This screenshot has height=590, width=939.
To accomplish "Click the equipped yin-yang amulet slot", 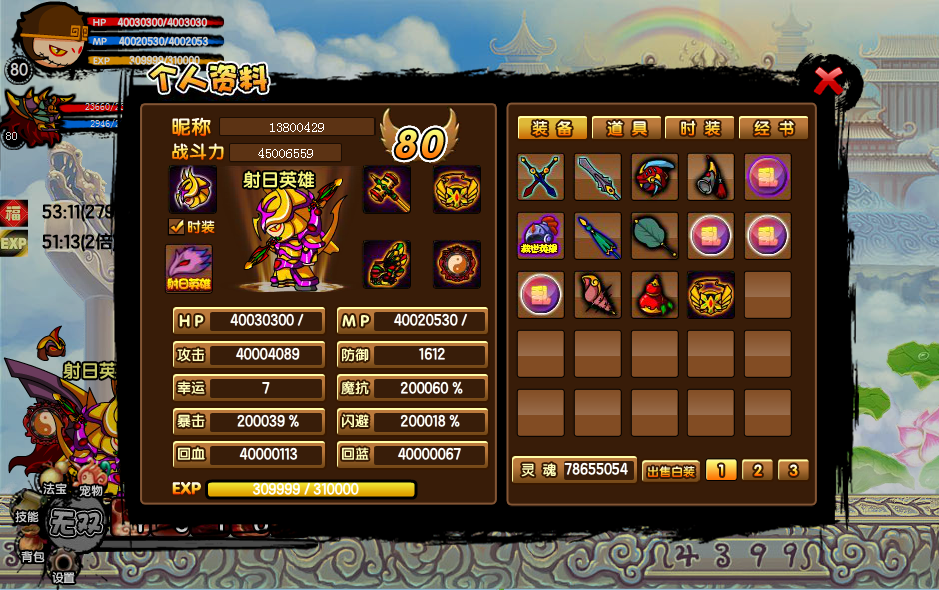I will tap(457, 264).
